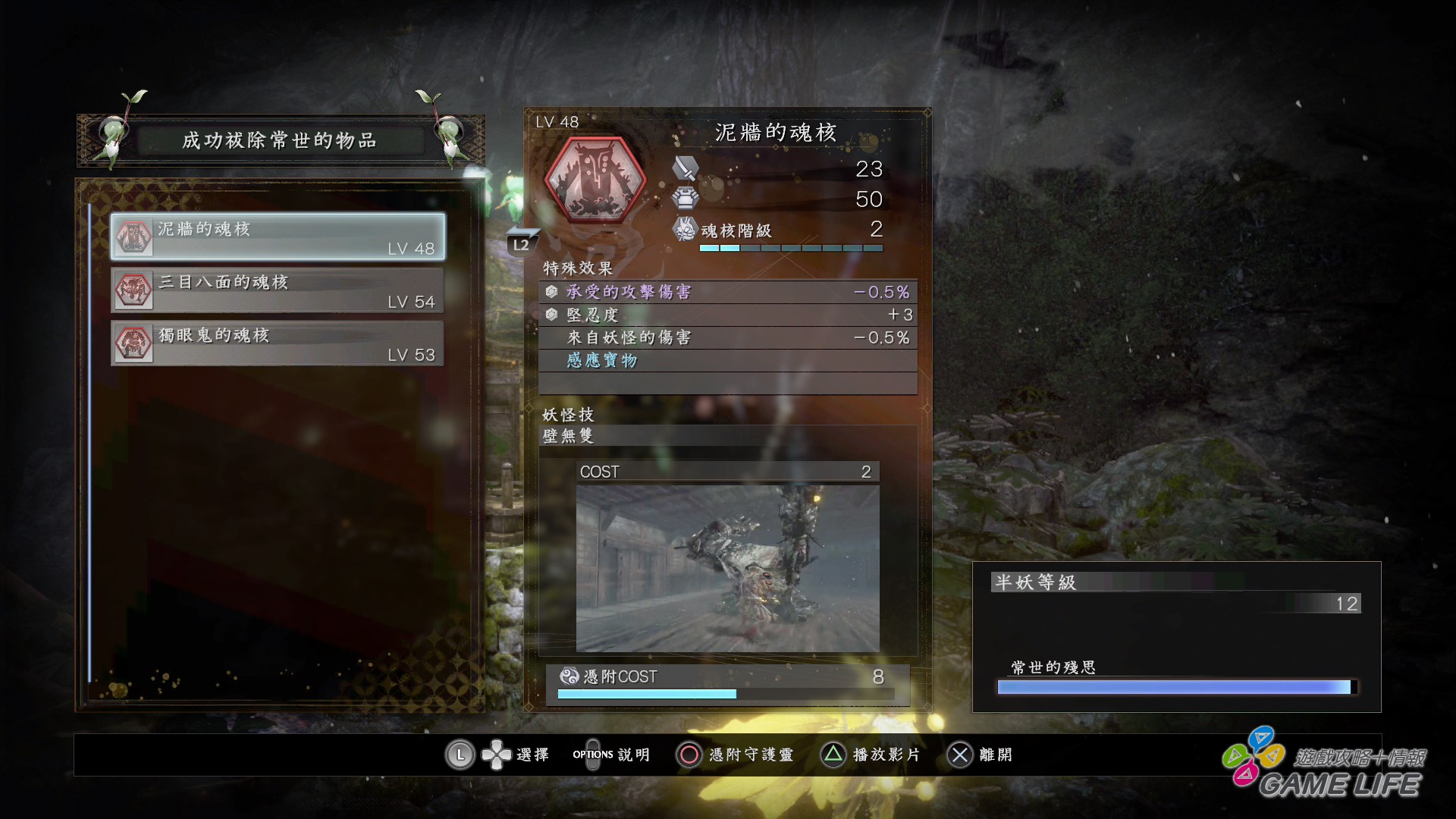Click the 憑附COST progress bar

[x=724, y=692]
